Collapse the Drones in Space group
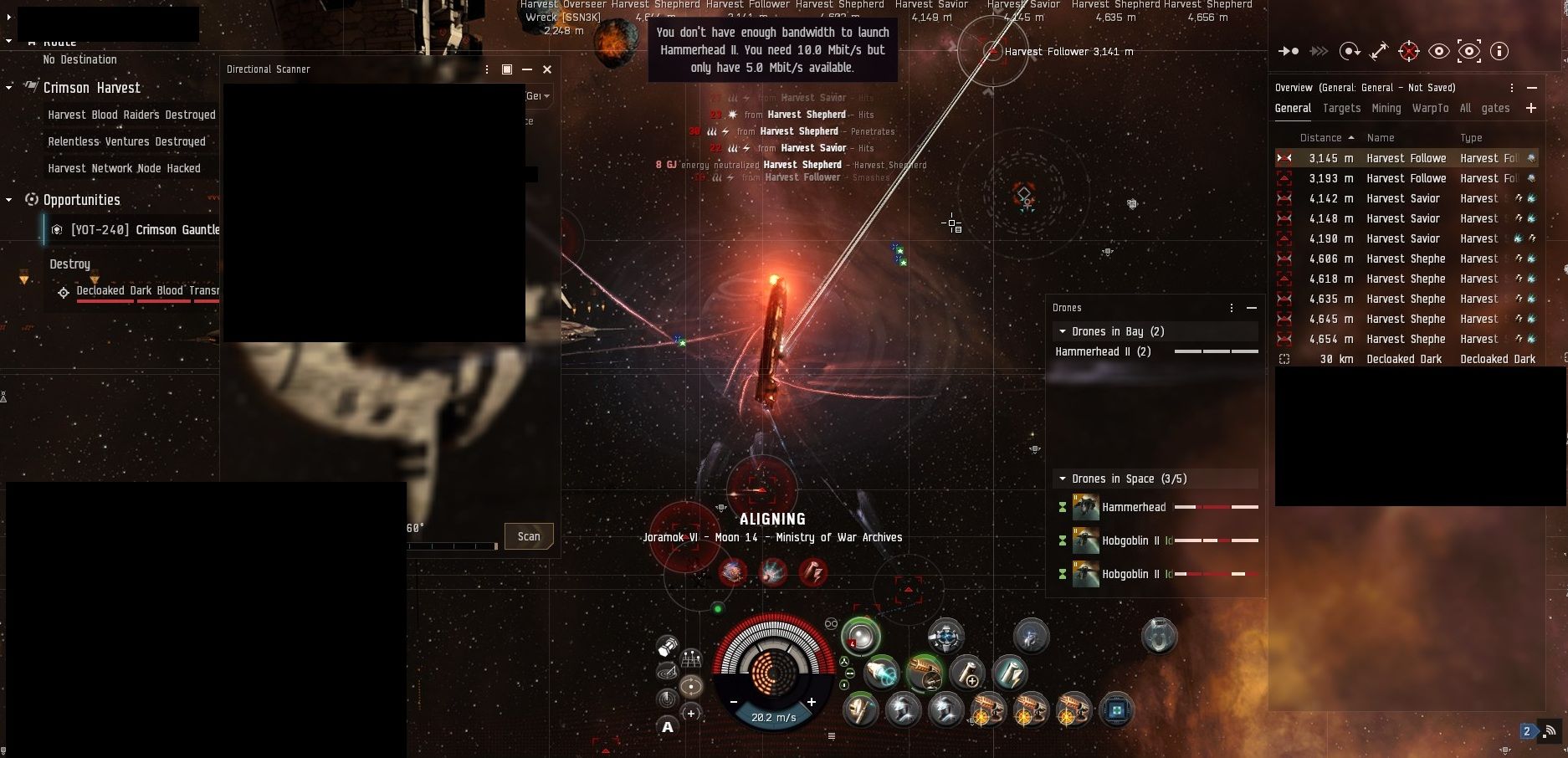This screenshot has width=1568, height=758. 1063,479
